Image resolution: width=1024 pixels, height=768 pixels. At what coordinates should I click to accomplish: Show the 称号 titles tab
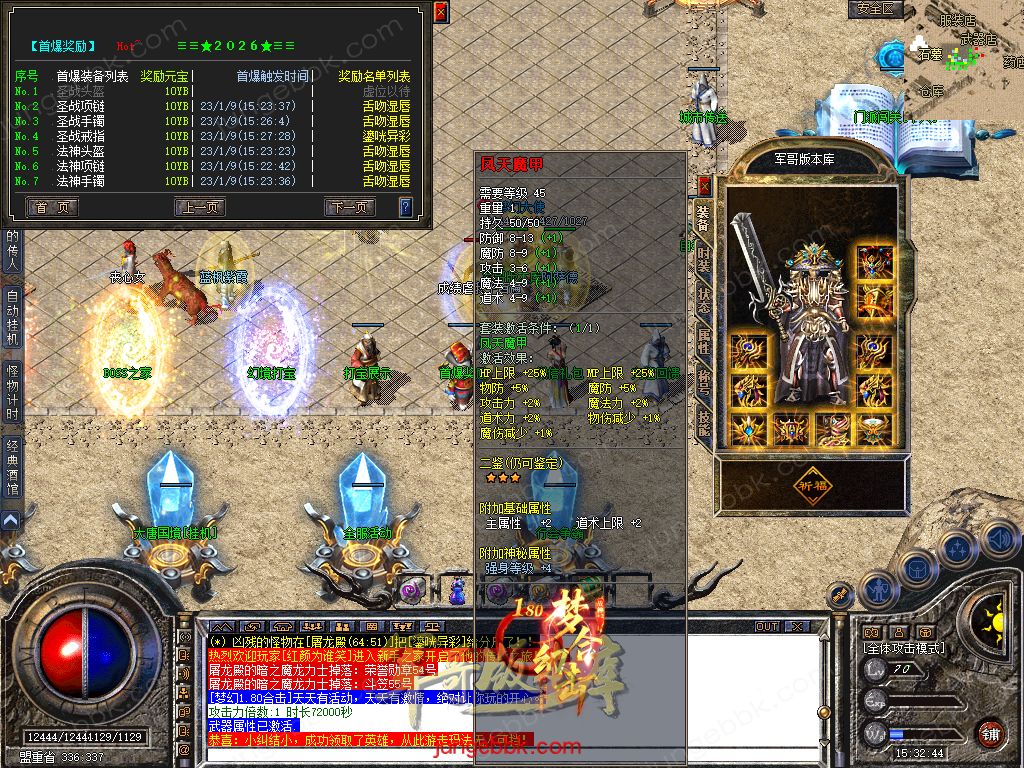[x=704, y=382]
